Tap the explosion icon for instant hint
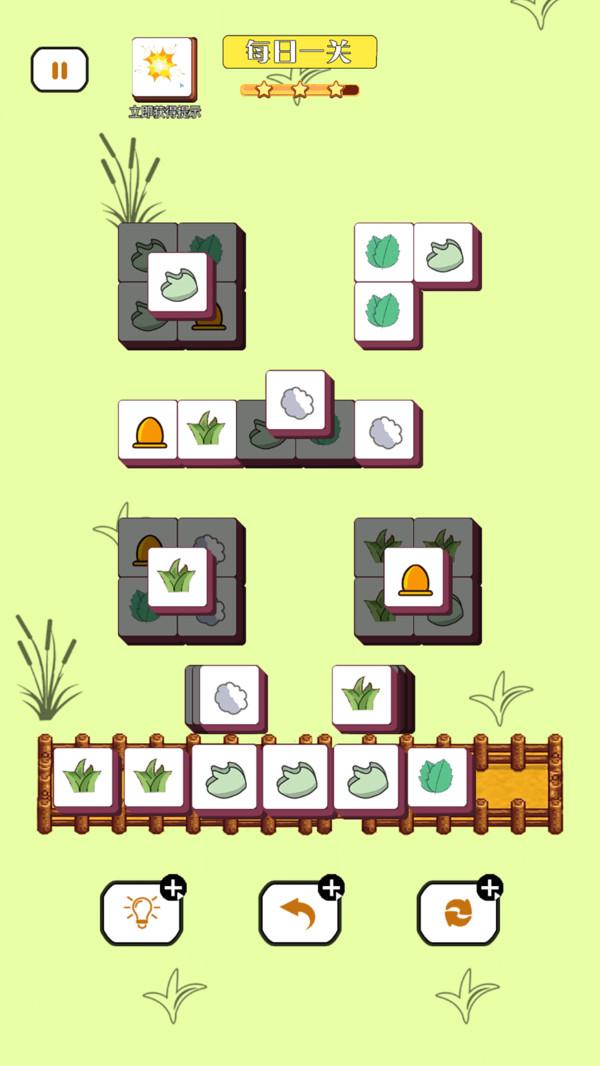Viewport: 600px width, 1066px height. (163, 68)
